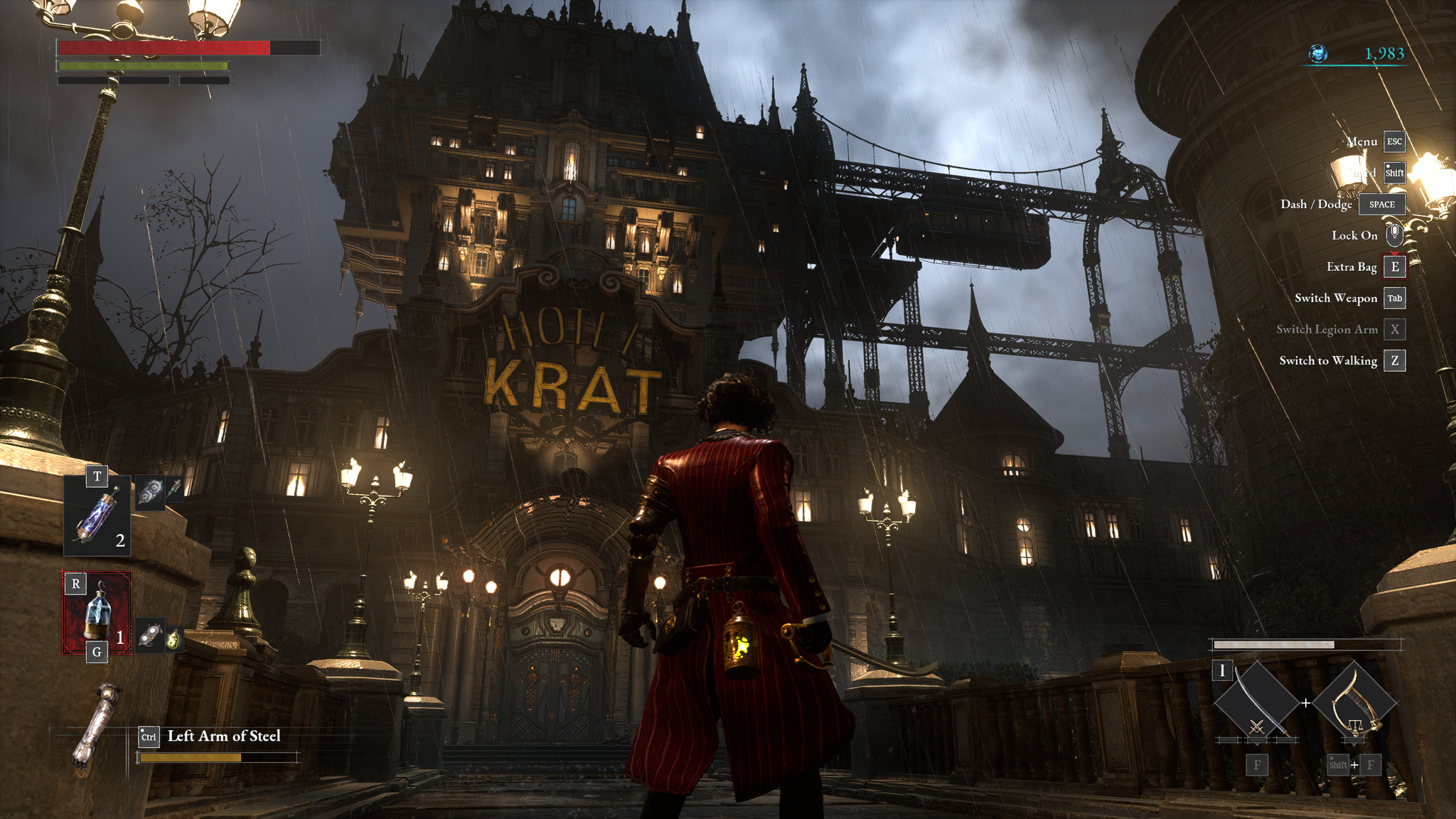Click the Ergo currency icon
1456x819 pixels.
1318,54
